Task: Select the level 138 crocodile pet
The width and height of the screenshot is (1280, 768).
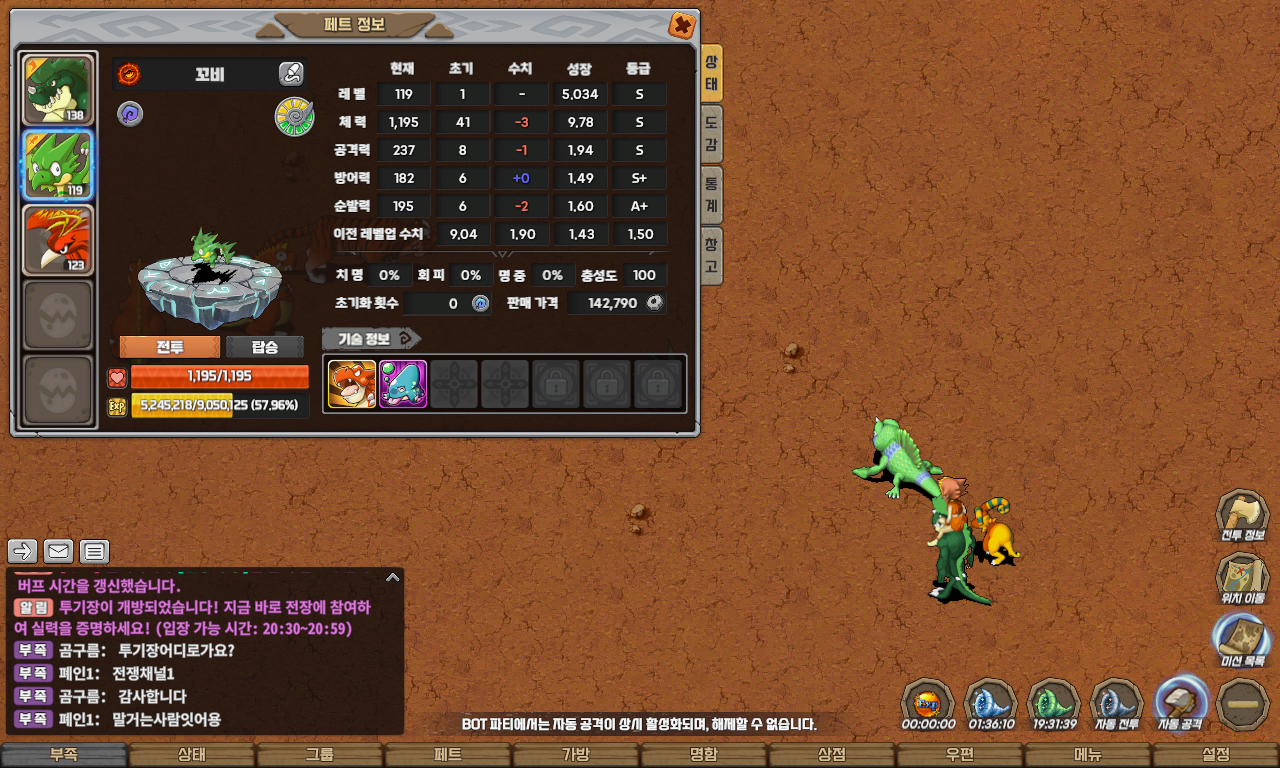Action: pos(58,90)
